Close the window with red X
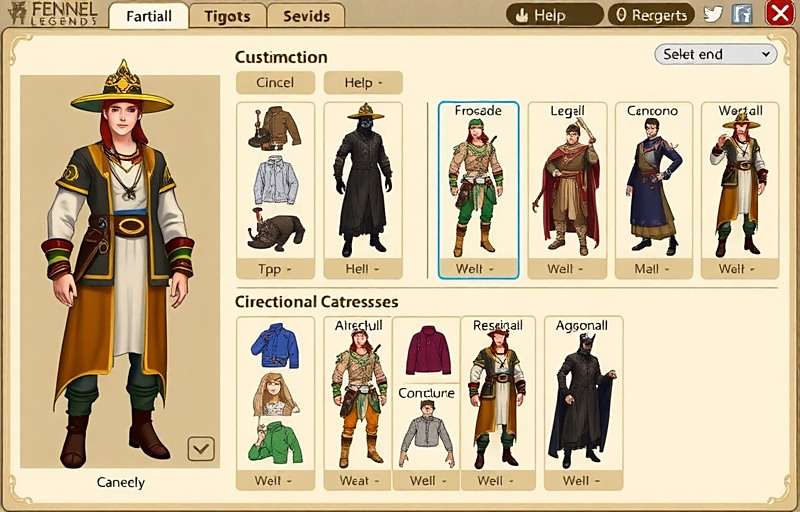800x512 pixels. 779,13
